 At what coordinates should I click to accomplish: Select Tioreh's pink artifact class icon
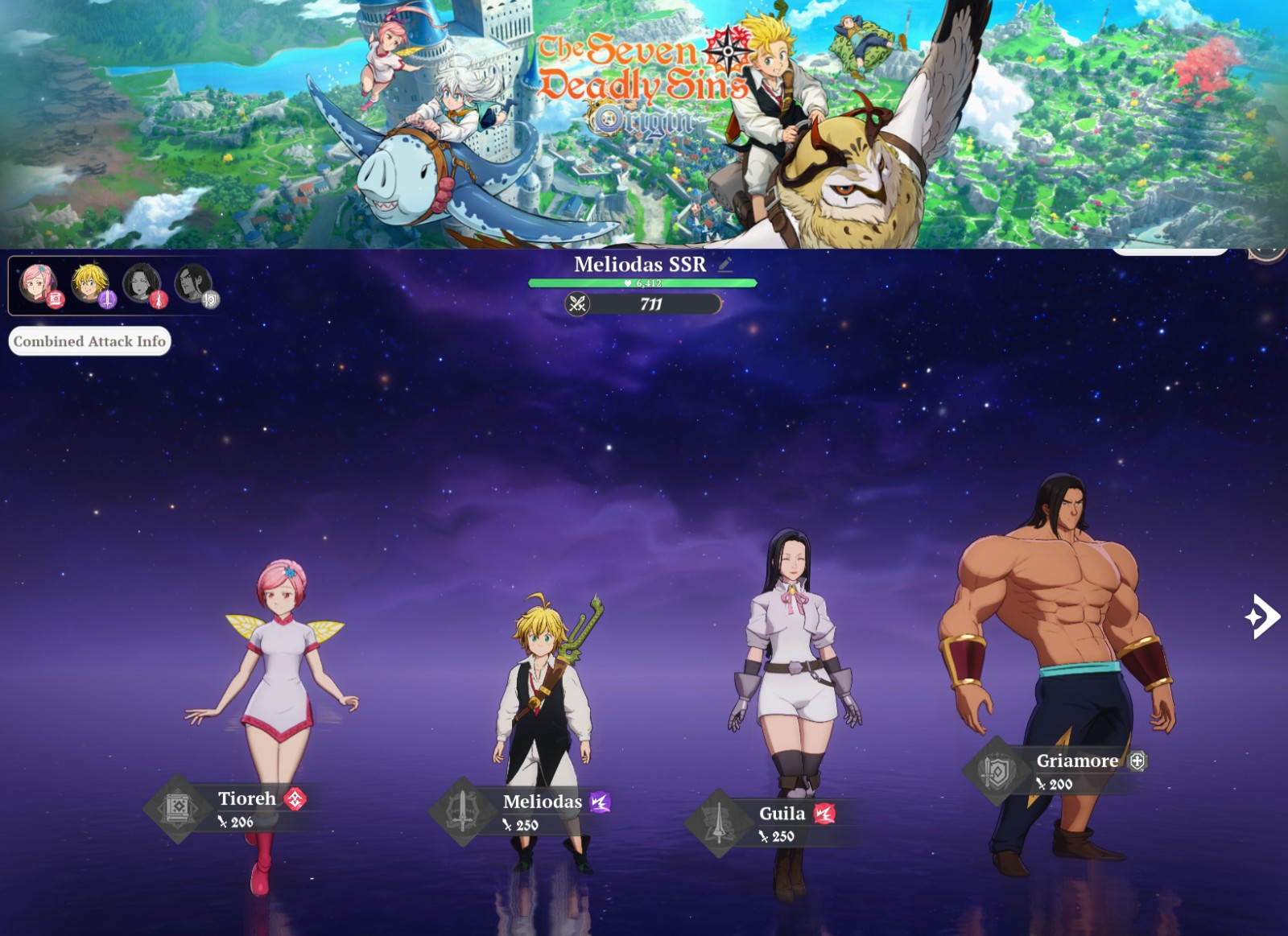56,299
